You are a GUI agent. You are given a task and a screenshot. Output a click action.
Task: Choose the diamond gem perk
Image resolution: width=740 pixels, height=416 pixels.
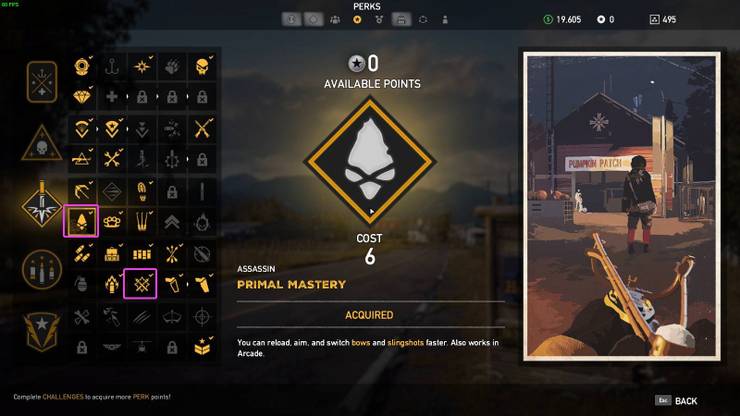click(x=81, y=96)
